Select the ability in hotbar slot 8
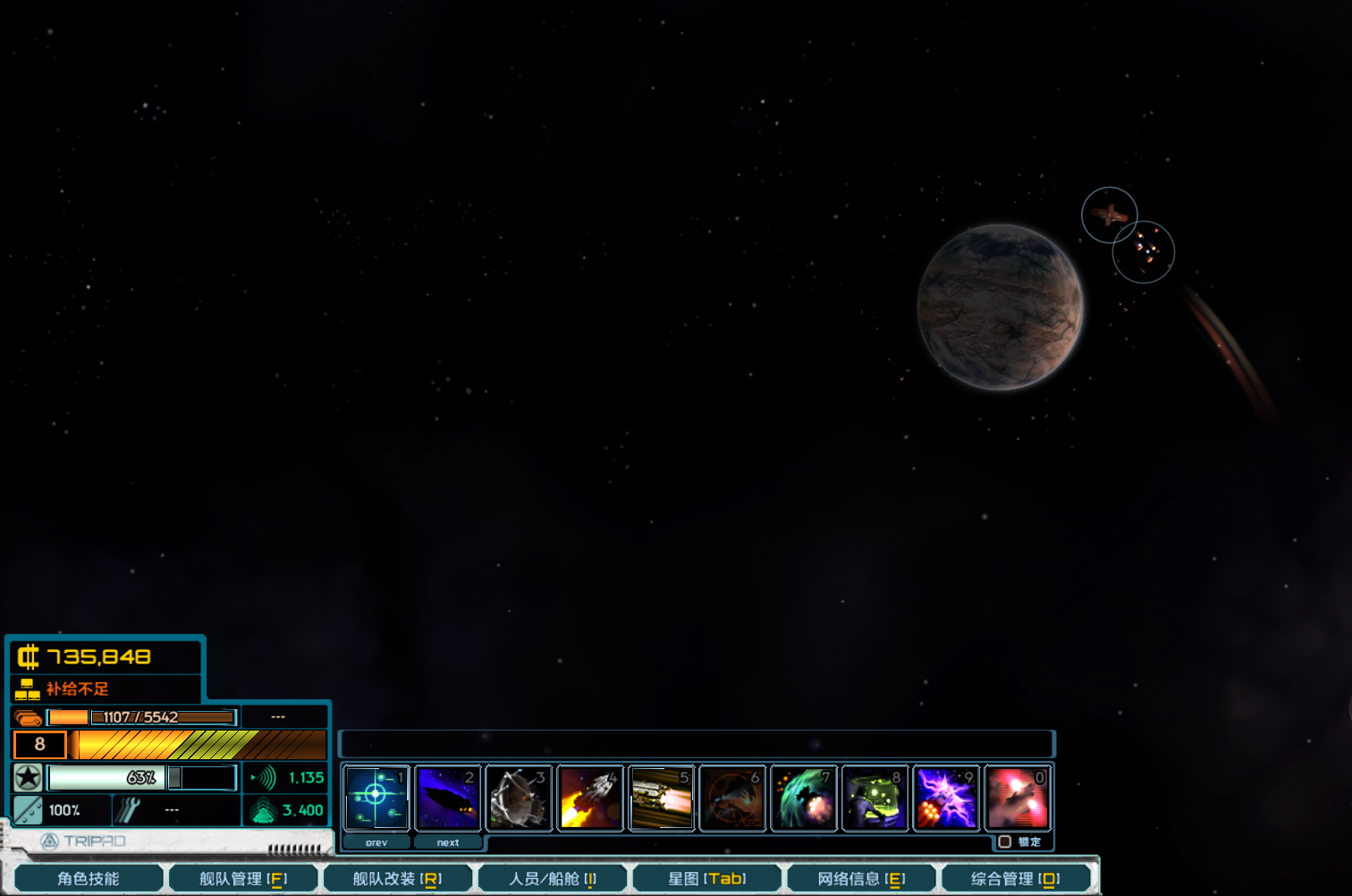Screen dimensions: 1352x896 pos(875,797)
